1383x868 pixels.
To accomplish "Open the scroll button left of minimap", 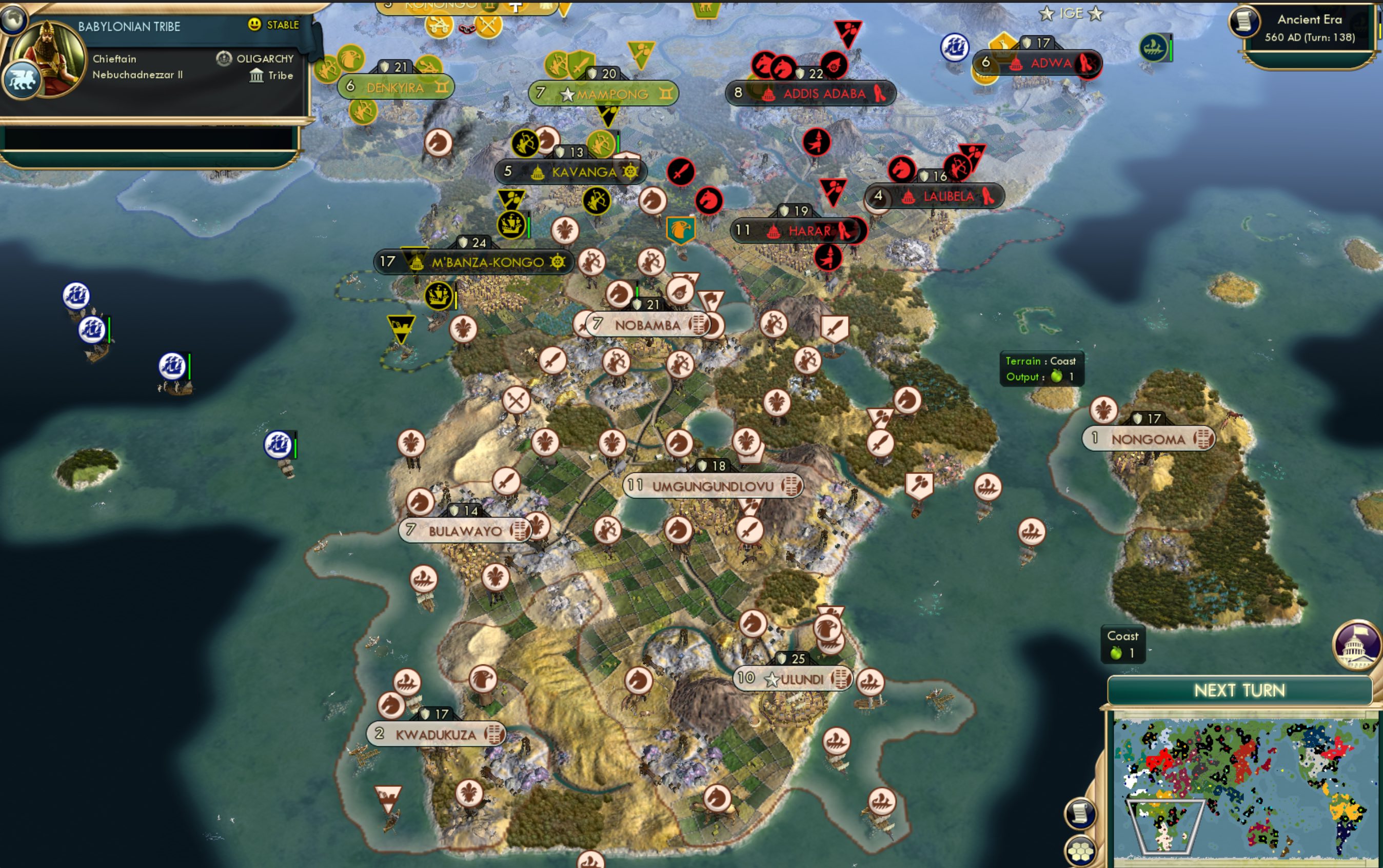I will (1080, 813).
